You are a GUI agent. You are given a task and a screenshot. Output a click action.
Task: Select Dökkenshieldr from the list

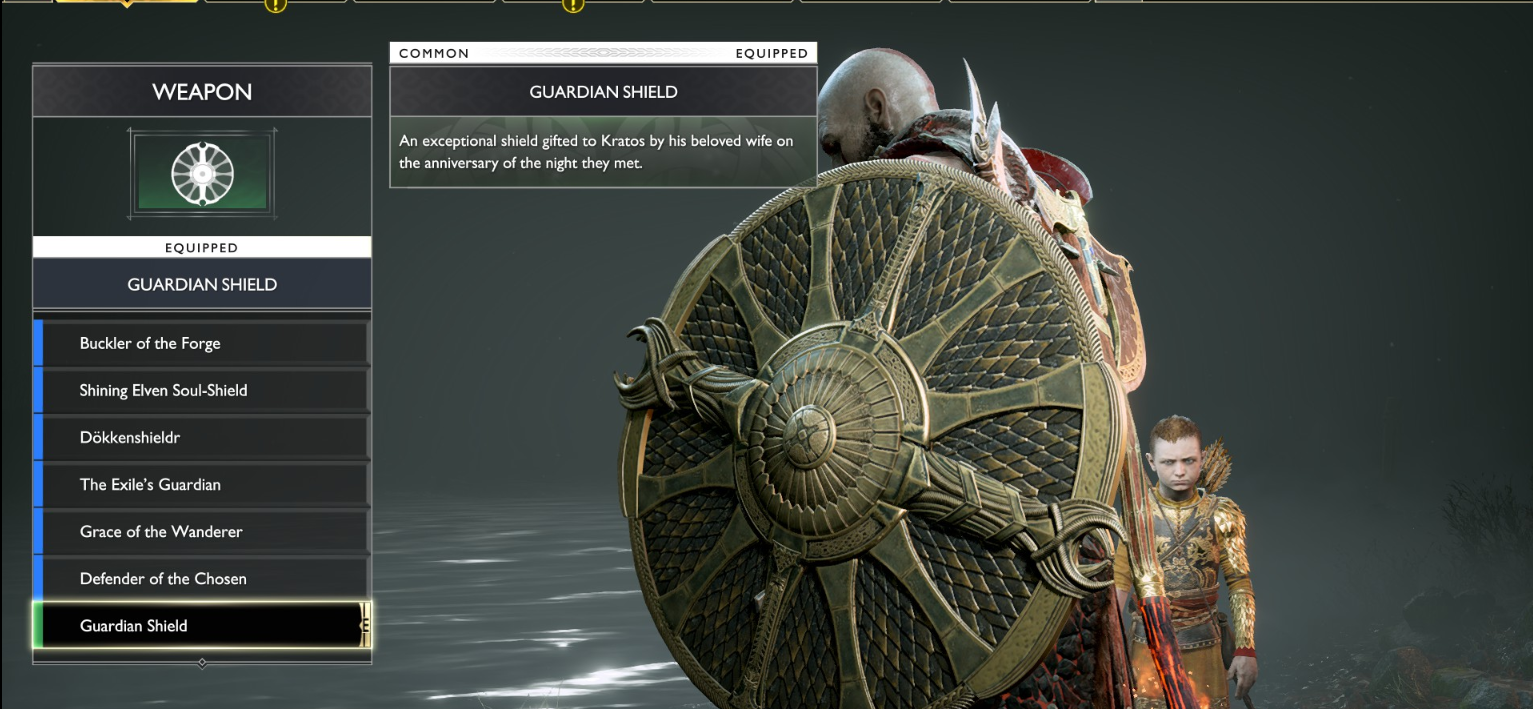coord(202,437)
